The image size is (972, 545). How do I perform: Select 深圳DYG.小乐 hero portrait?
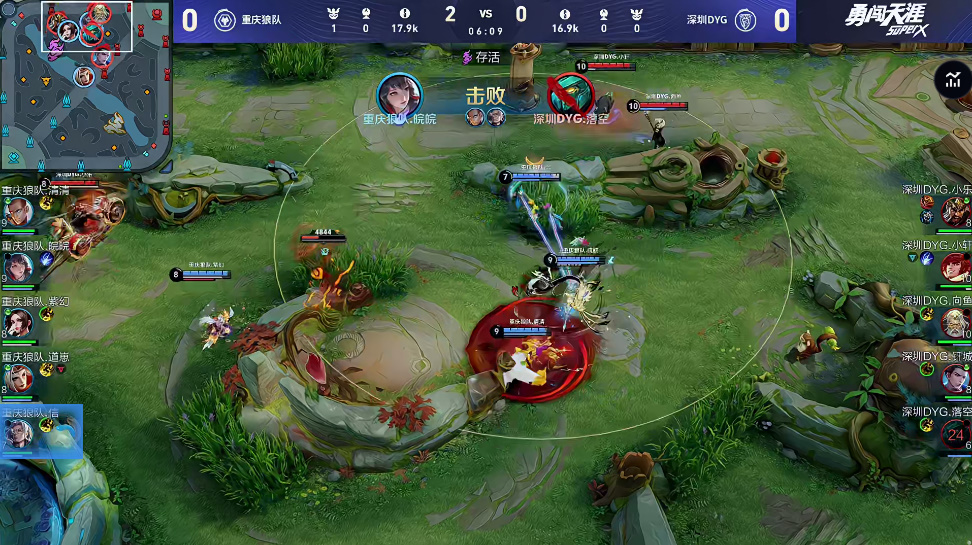click(x=953, y=210)
